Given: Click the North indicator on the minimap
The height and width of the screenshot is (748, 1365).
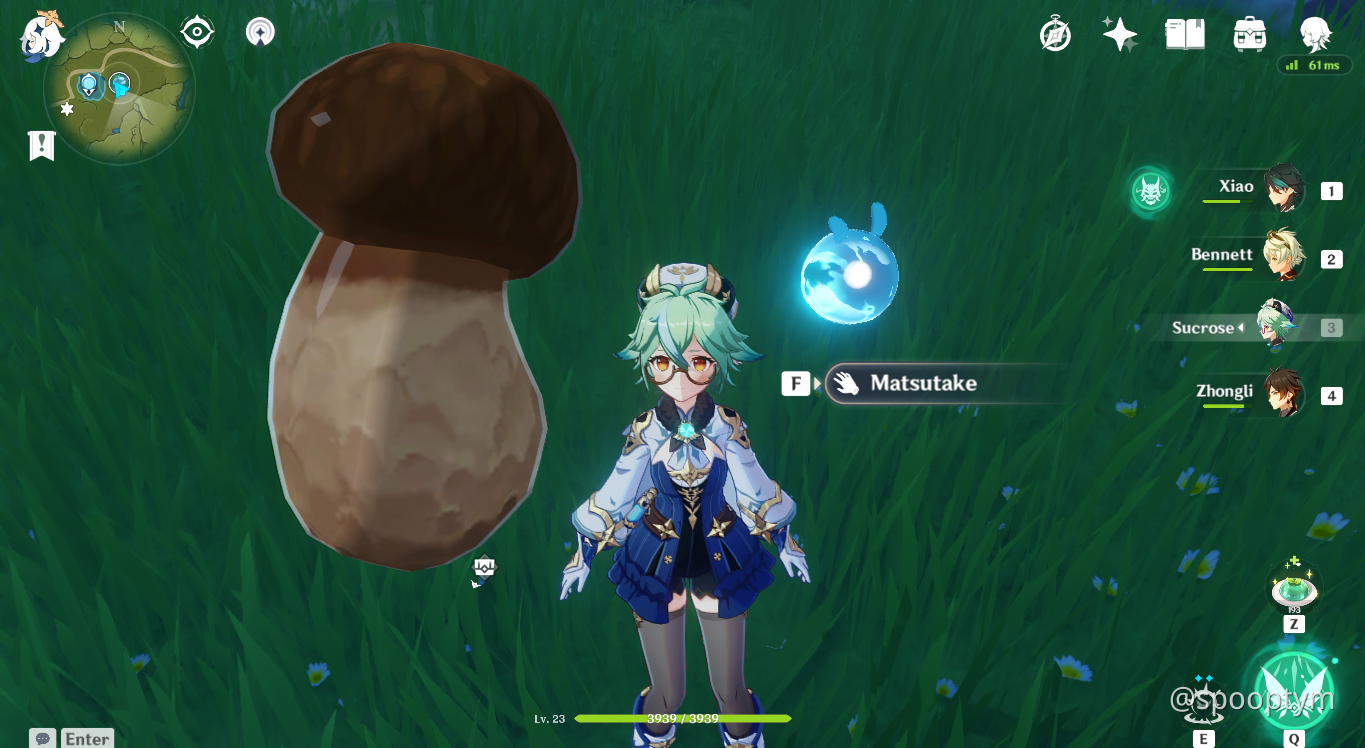Looking at the screenshot, I should pos(119,28).
